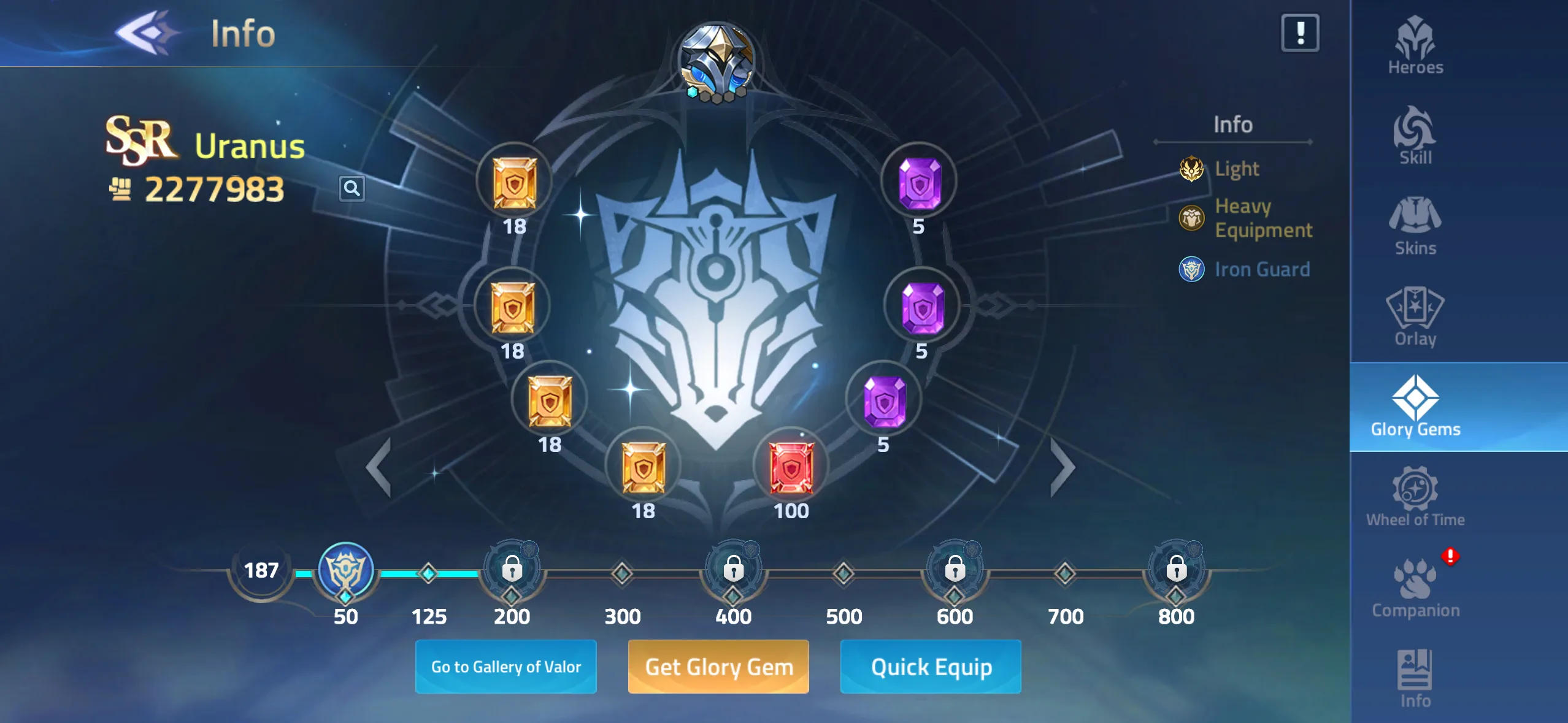This screenshot has width=1568, height=723.
Task: Go to Gallery of Valor
Action: click(505, 667)
